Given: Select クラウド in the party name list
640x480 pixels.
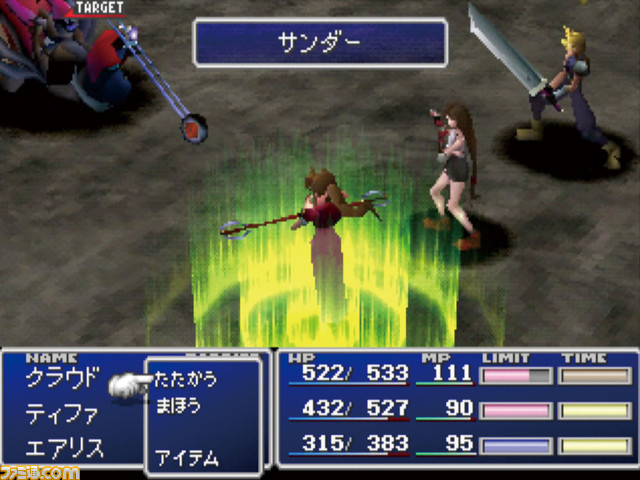Looking at the screenshot, I should (64, 378).
